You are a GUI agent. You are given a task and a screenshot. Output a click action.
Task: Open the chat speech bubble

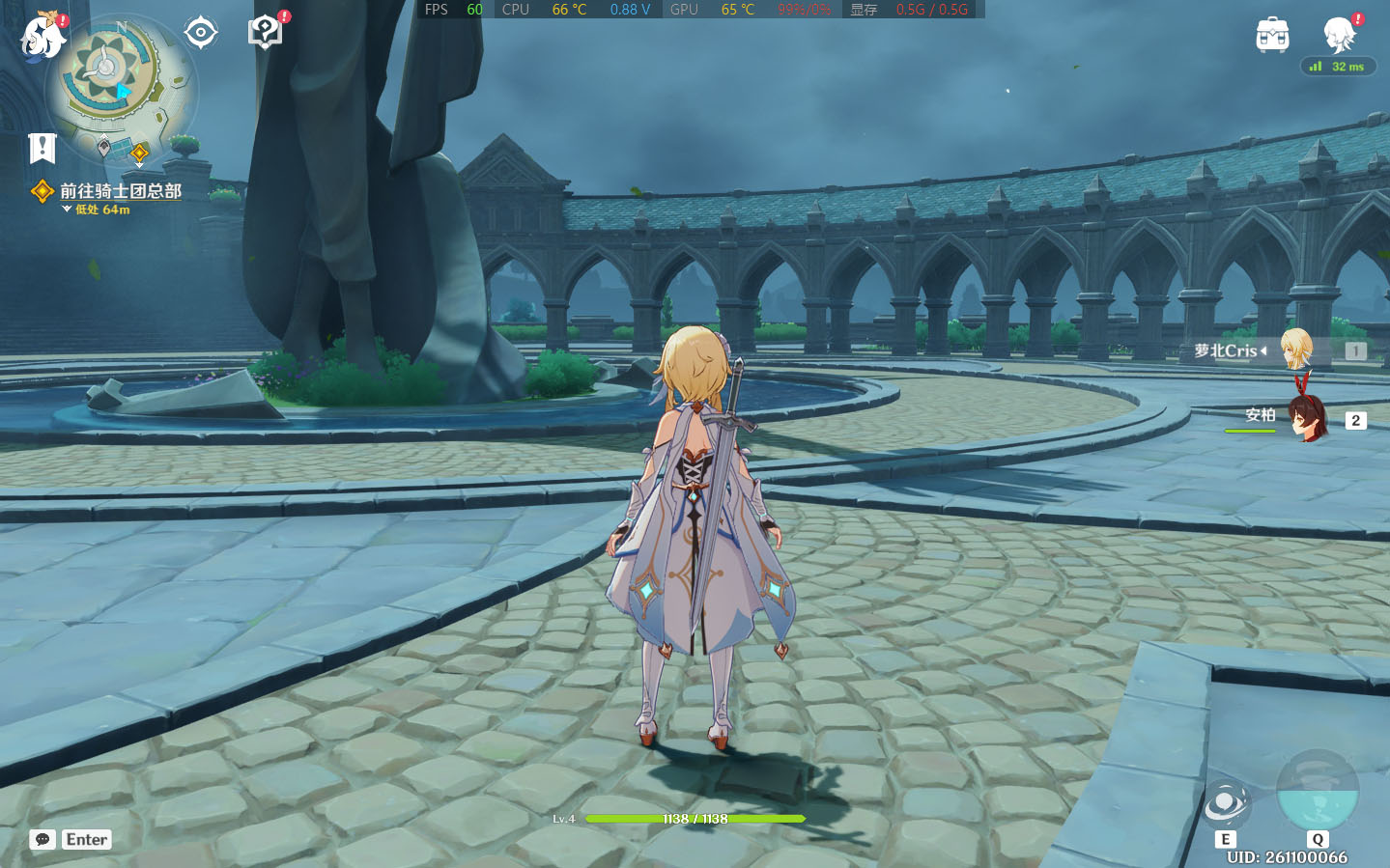coord(43,839)
